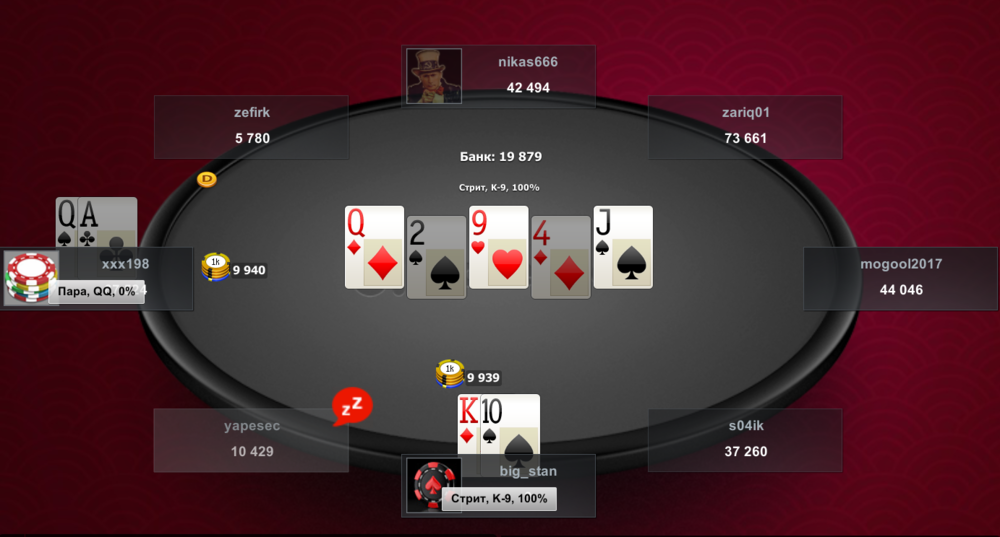Pick the 9 of hearts board card
Image resolution: width=1000 pixels, height=537 pixels.
tap(498, 248)
